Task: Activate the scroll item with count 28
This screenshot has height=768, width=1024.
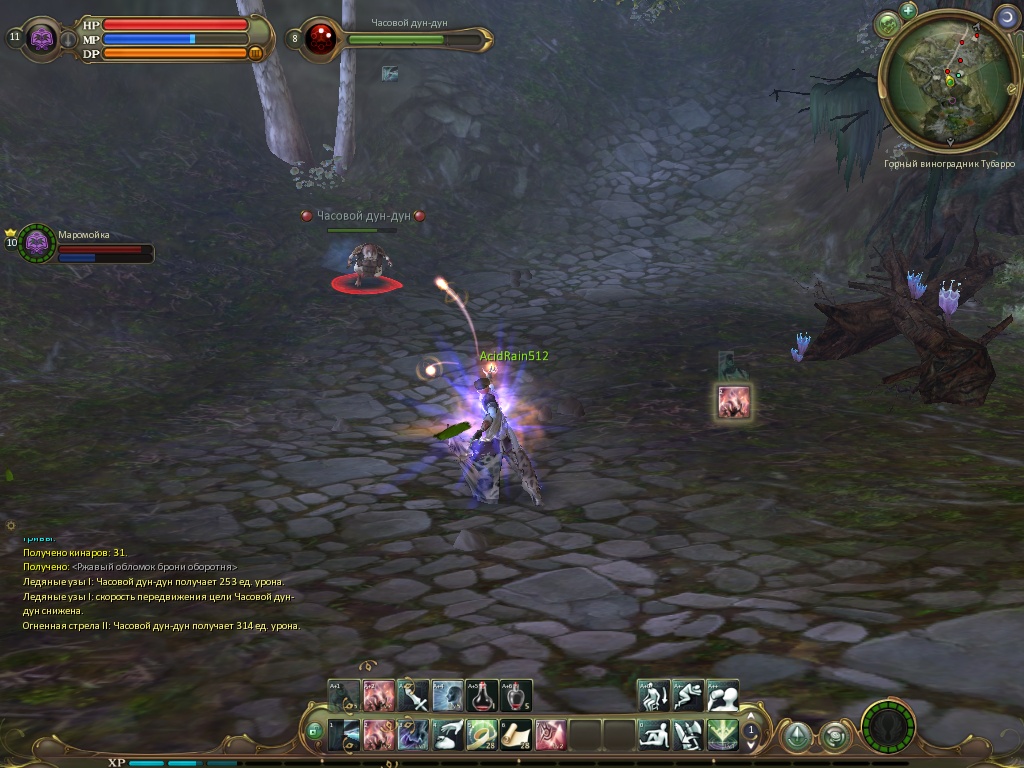Action: point(516,735)
